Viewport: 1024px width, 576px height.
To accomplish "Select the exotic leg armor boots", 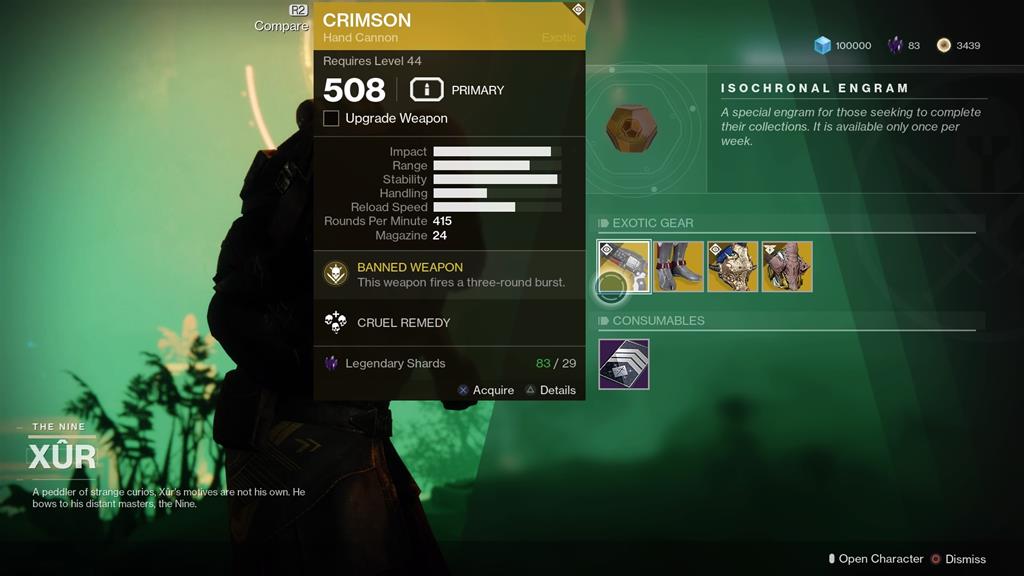I will pyautogui.click(x=679, y=266).
